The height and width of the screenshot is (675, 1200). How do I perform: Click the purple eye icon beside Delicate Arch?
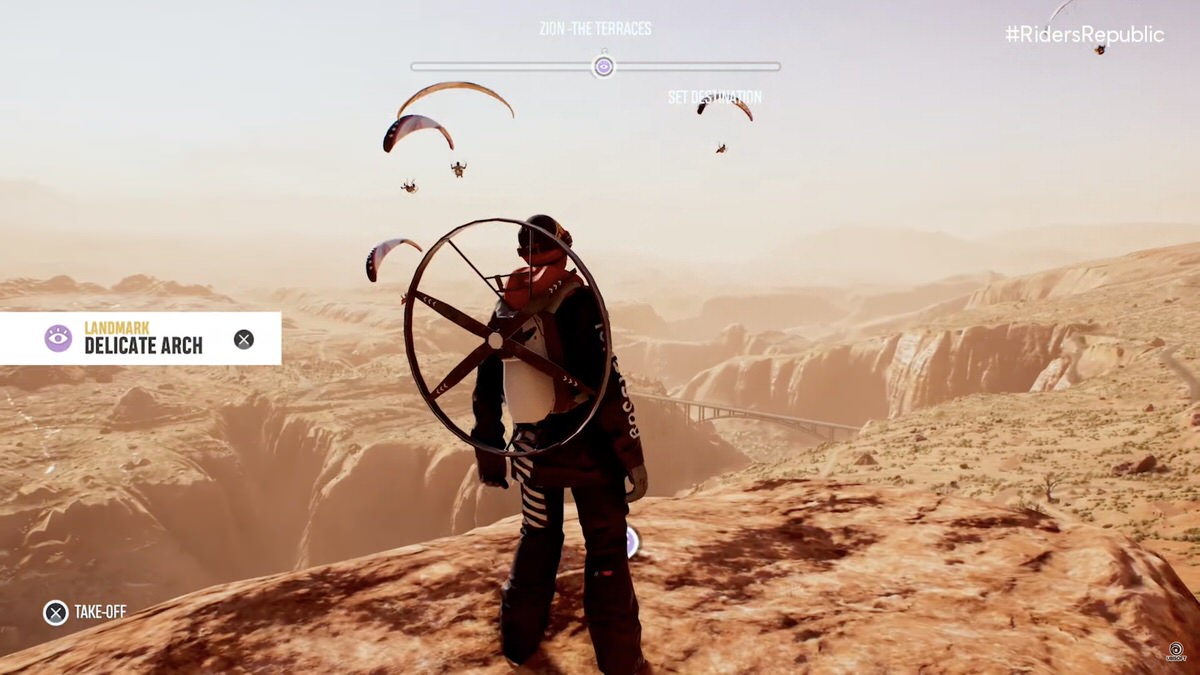pyautogui.click(x=58, y=338)
